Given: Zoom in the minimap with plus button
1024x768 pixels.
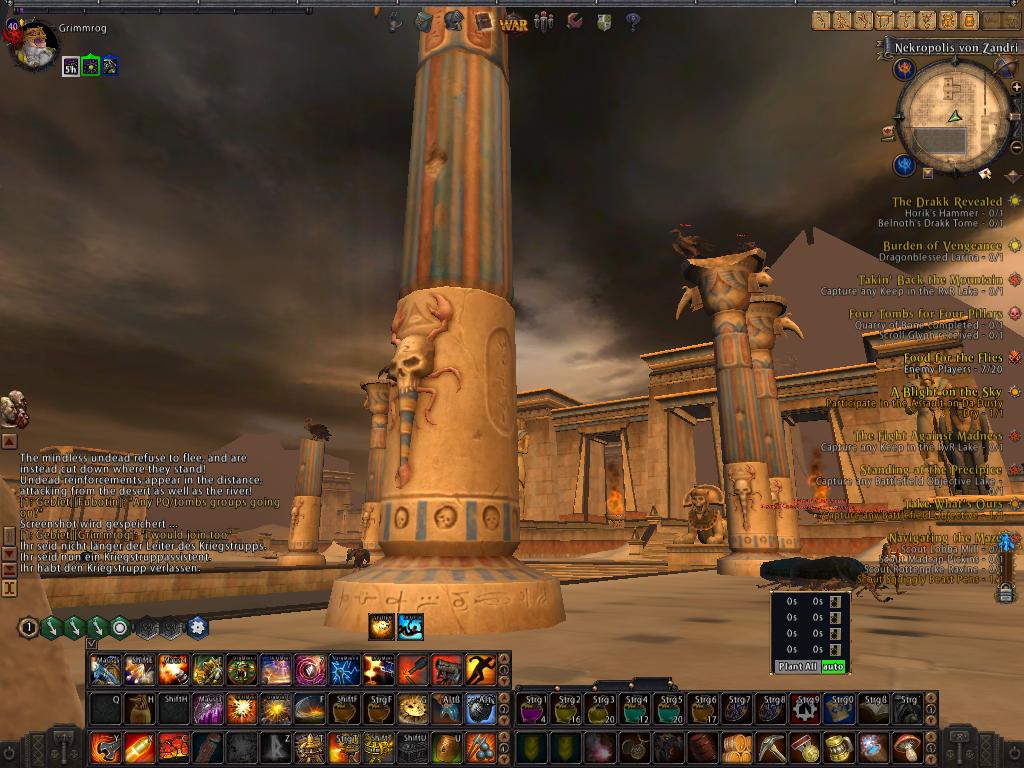Looking at the screenshot, I should click(1016, 88).
